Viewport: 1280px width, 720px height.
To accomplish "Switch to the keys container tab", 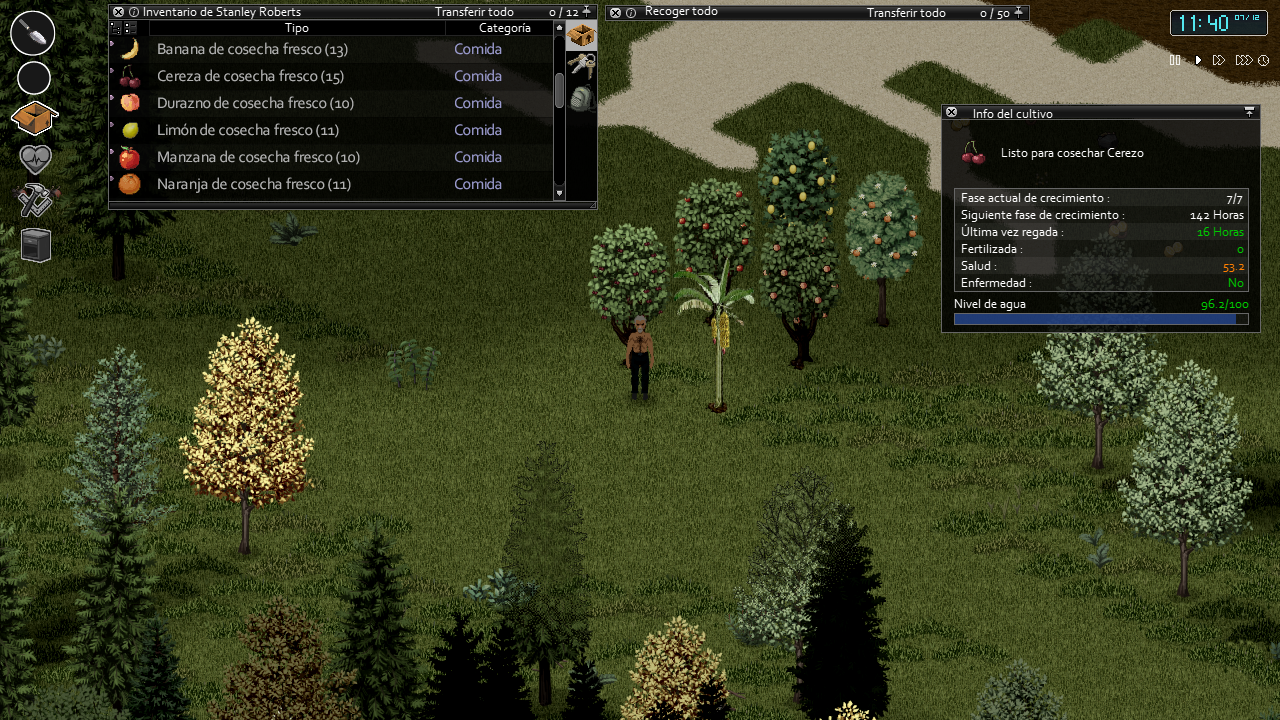I will (580, 65).
